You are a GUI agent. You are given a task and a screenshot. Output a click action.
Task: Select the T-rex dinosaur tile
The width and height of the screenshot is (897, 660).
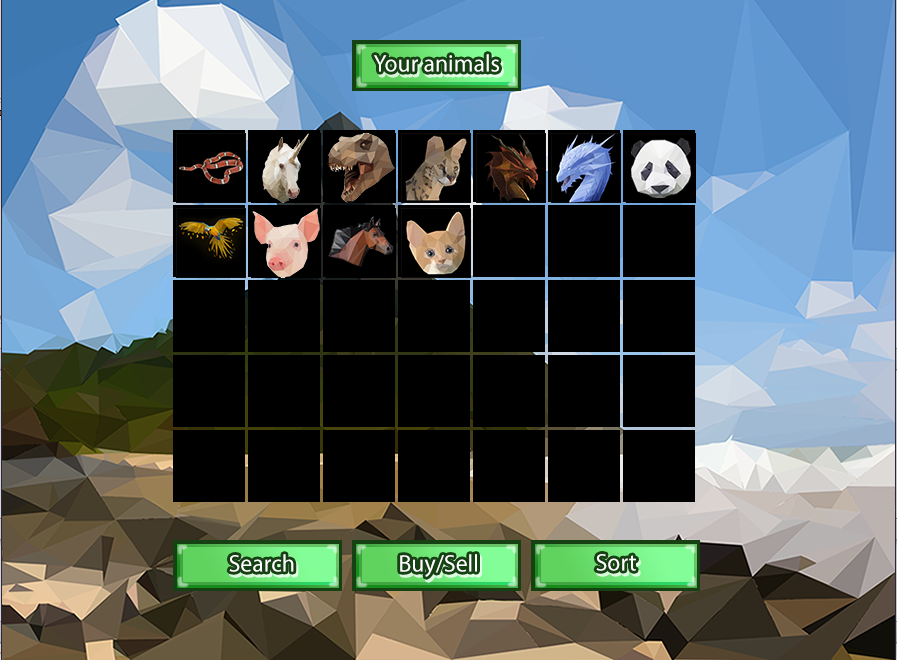(x=360, y=166)
